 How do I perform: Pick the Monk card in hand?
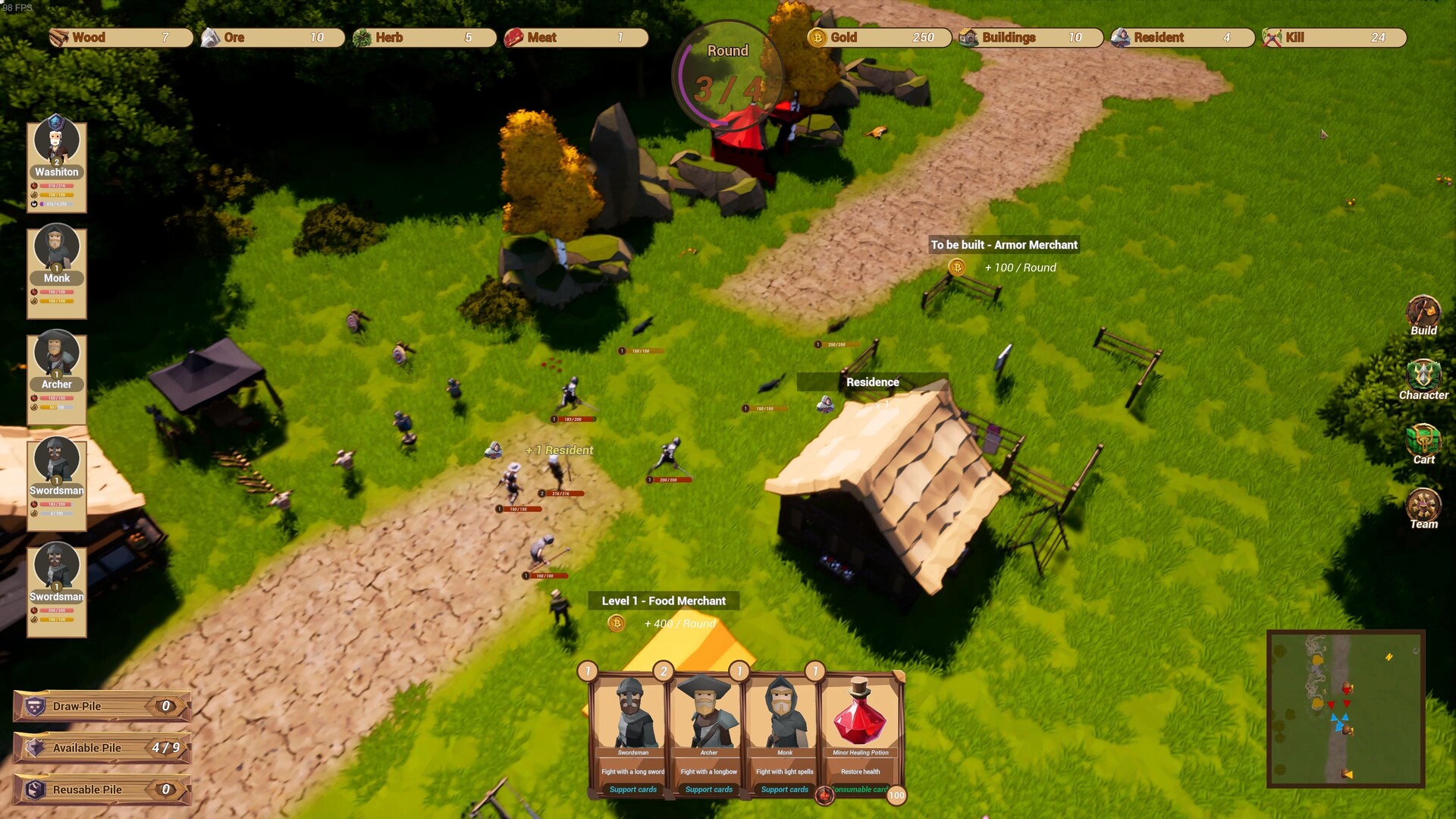click(x=784, y=733)
